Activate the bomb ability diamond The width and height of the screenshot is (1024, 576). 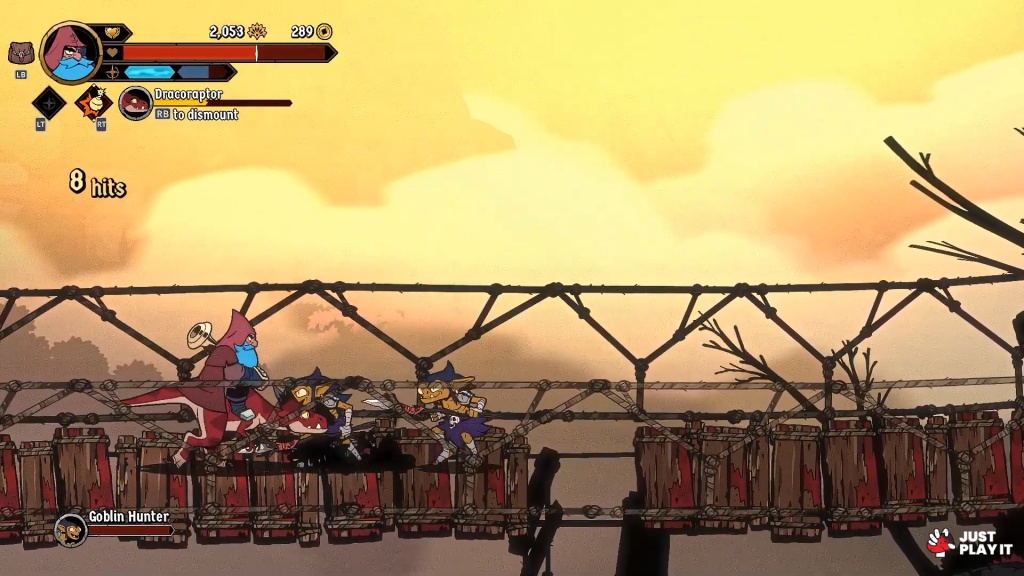click(x=95, y=102)
